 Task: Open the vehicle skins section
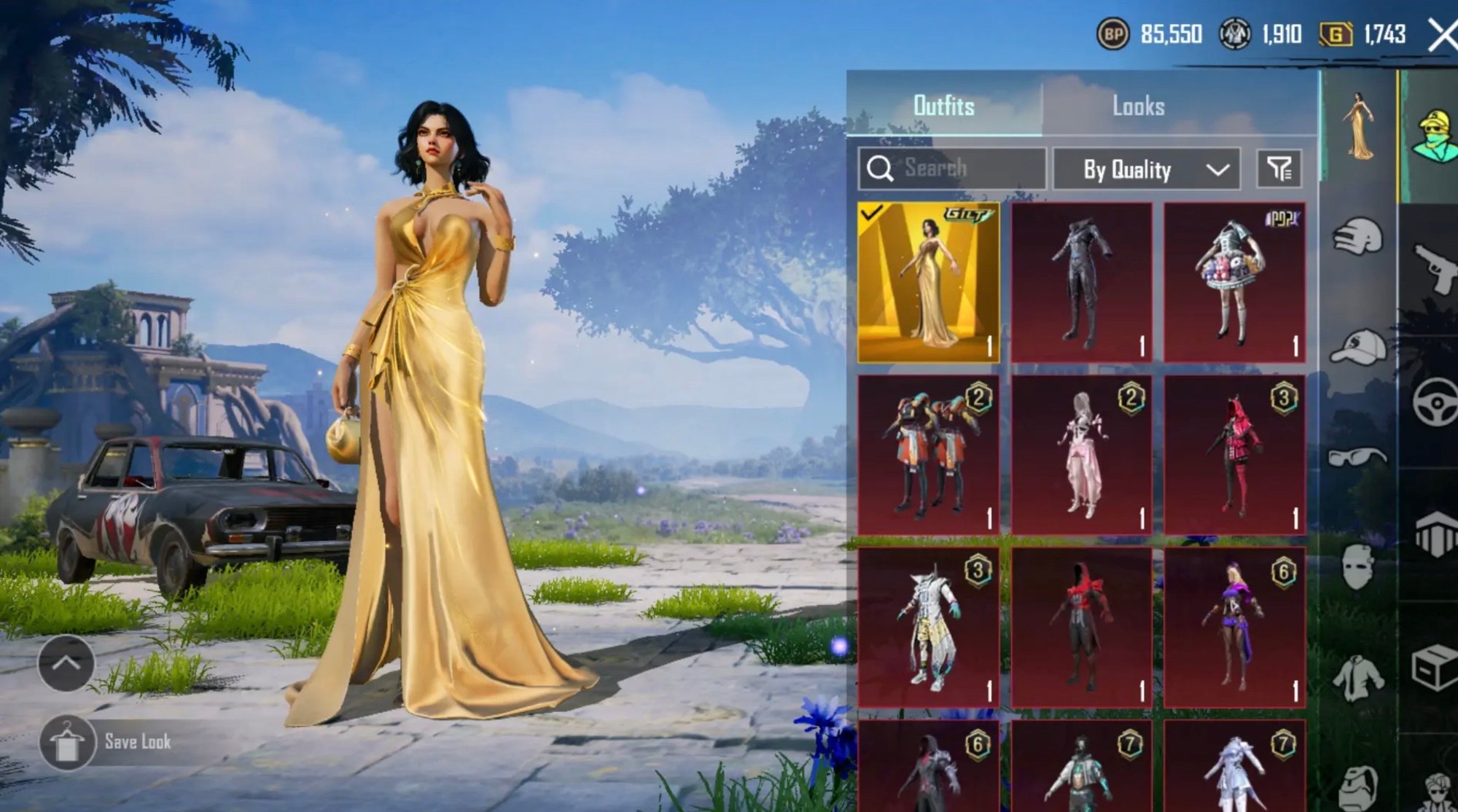click(1432, 402)
